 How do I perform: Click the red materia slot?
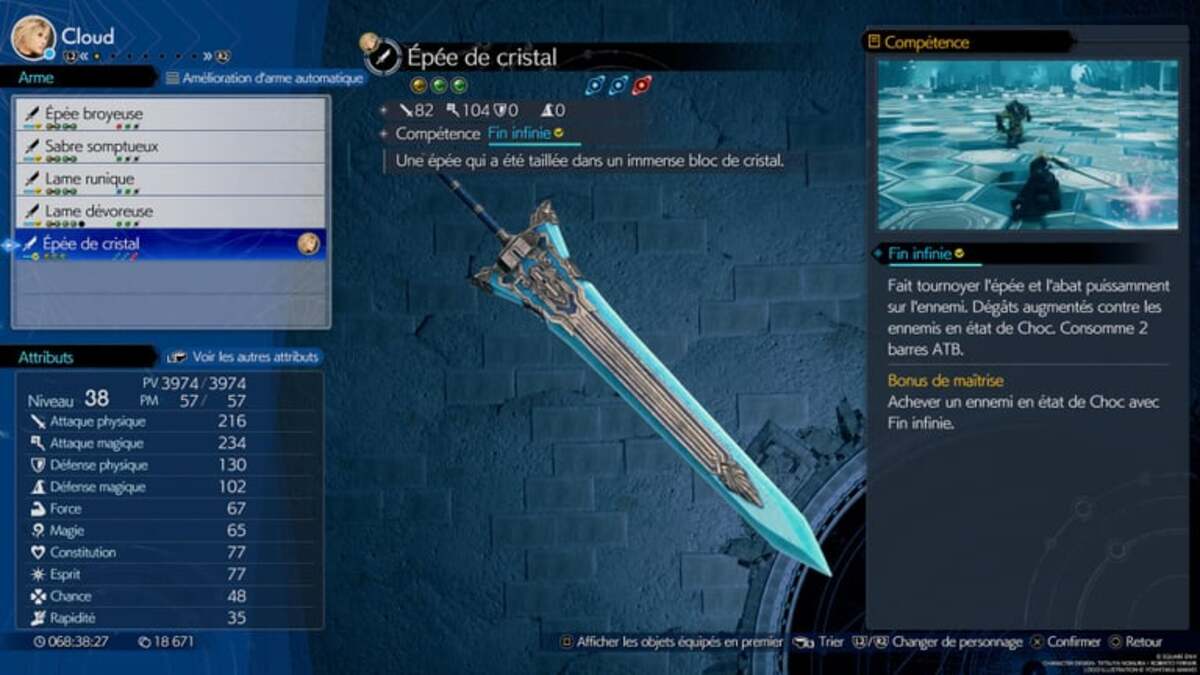(x=642, y=85)
